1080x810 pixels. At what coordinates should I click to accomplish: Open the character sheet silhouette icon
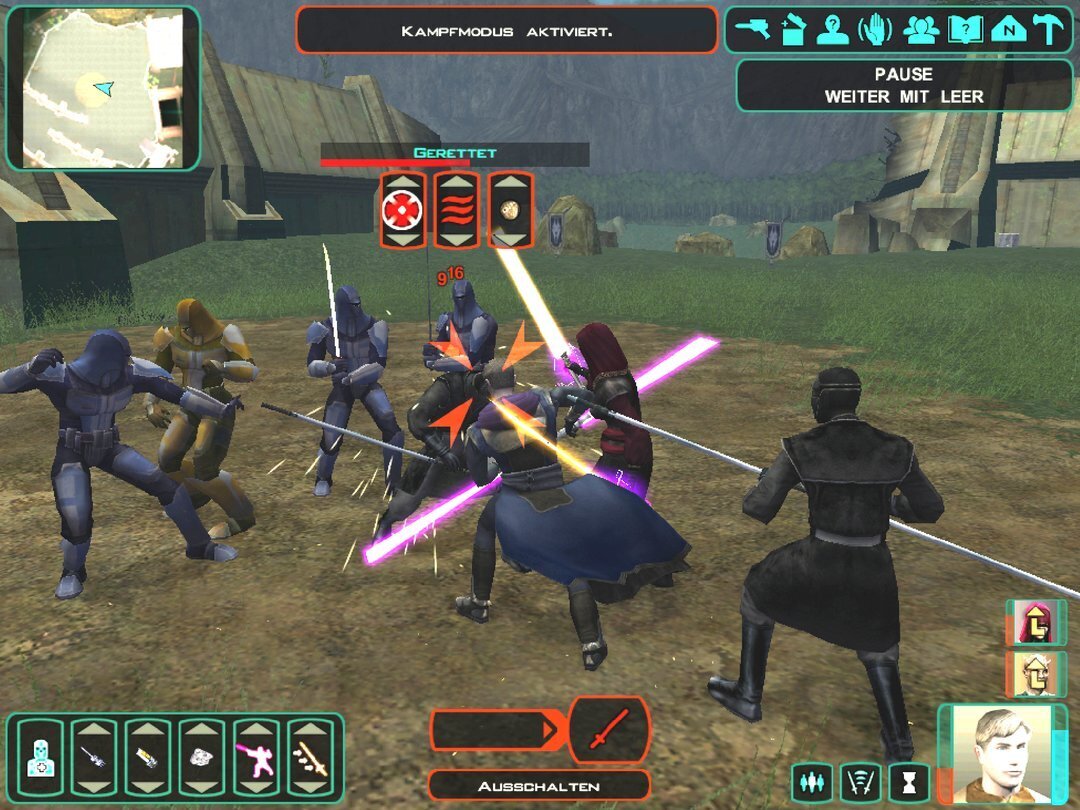[x=832, y=30]
